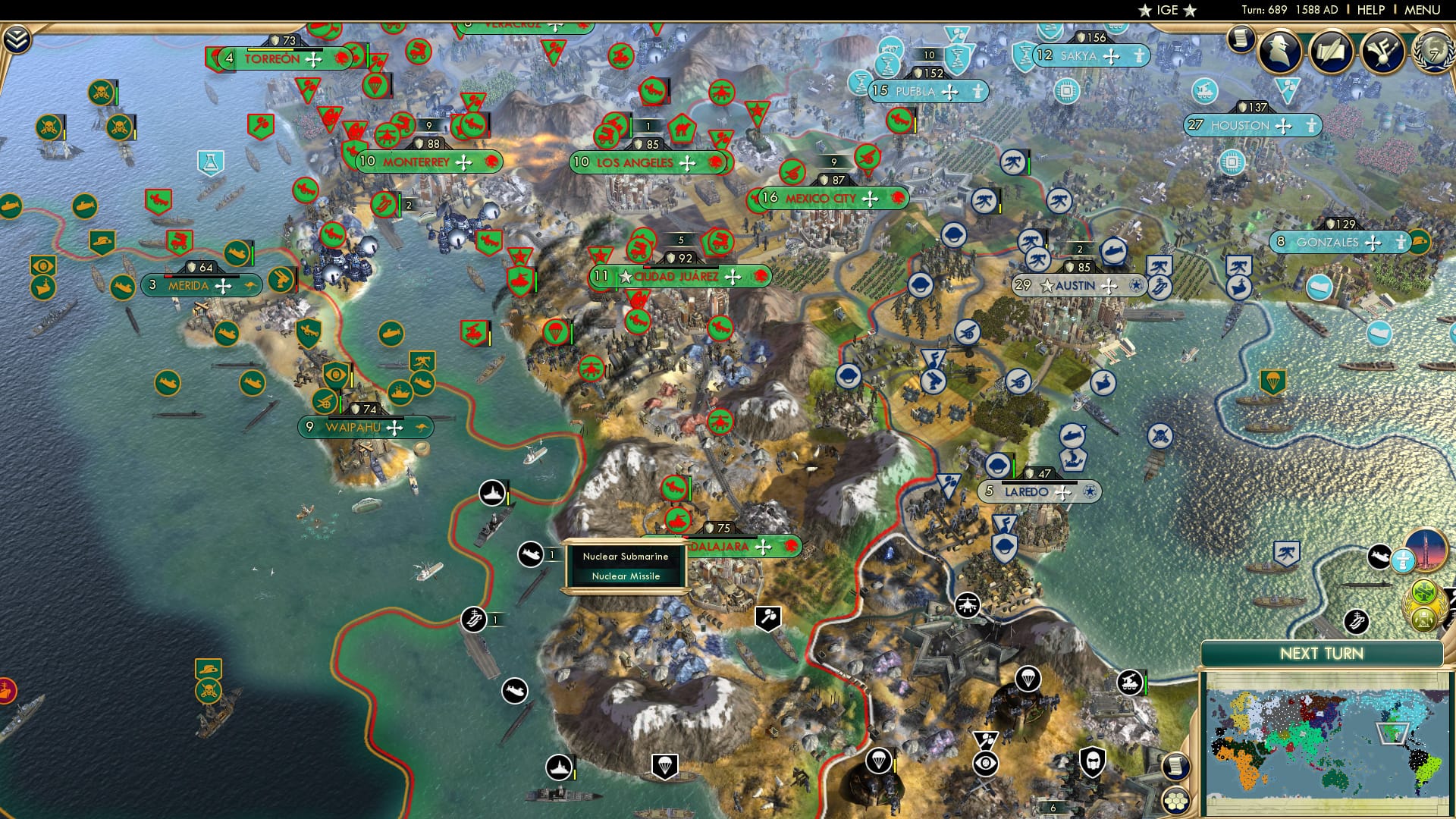Select Nuclear Missile from the unit stack list
Screen dimensions: 1456x819
(x=626, y=576)
